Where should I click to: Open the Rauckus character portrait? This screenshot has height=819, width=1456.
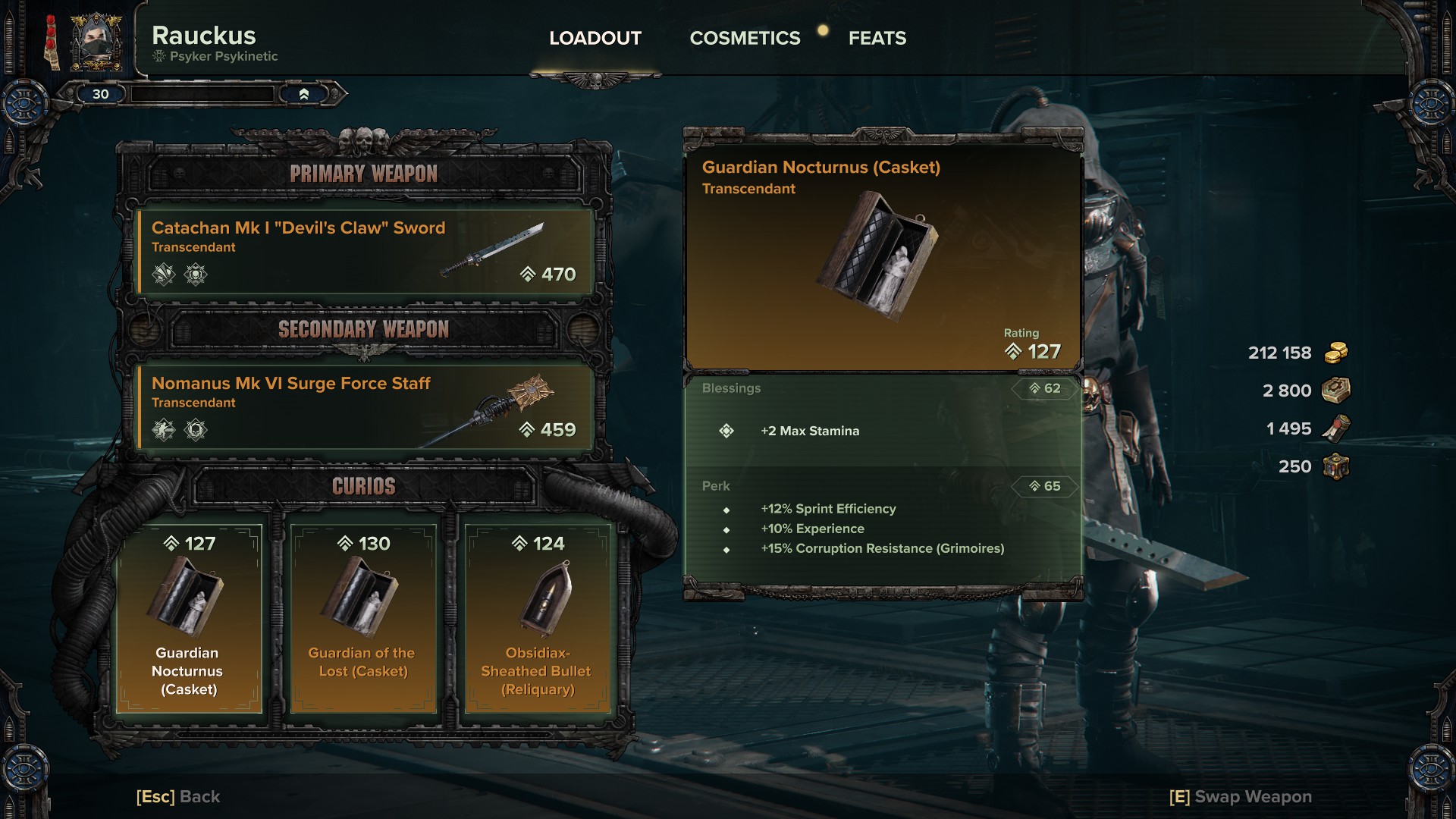click(x=96, y=42)
